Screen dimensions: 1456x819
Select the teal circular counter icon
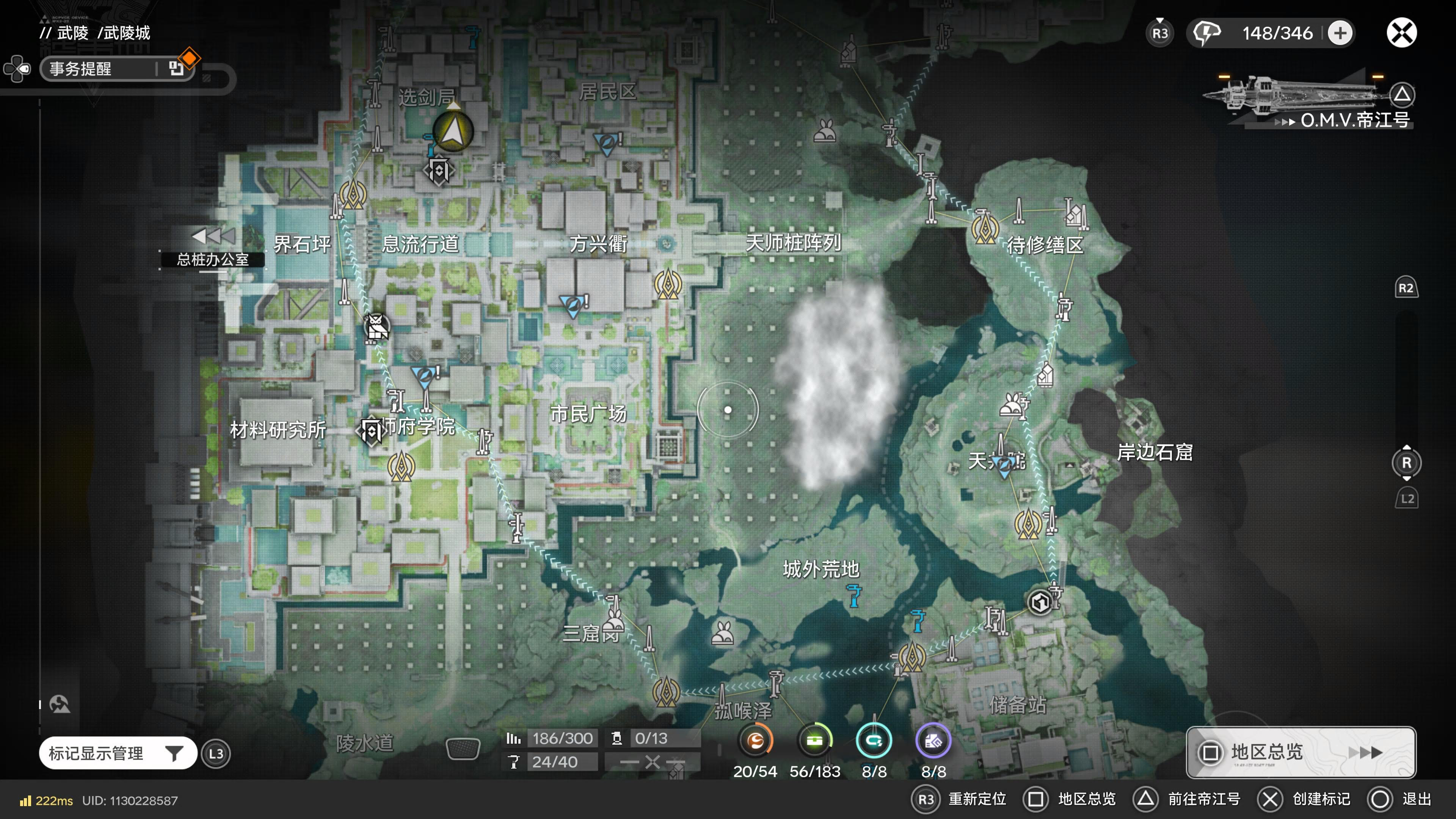pyautogui.click(x=874, y=741)
